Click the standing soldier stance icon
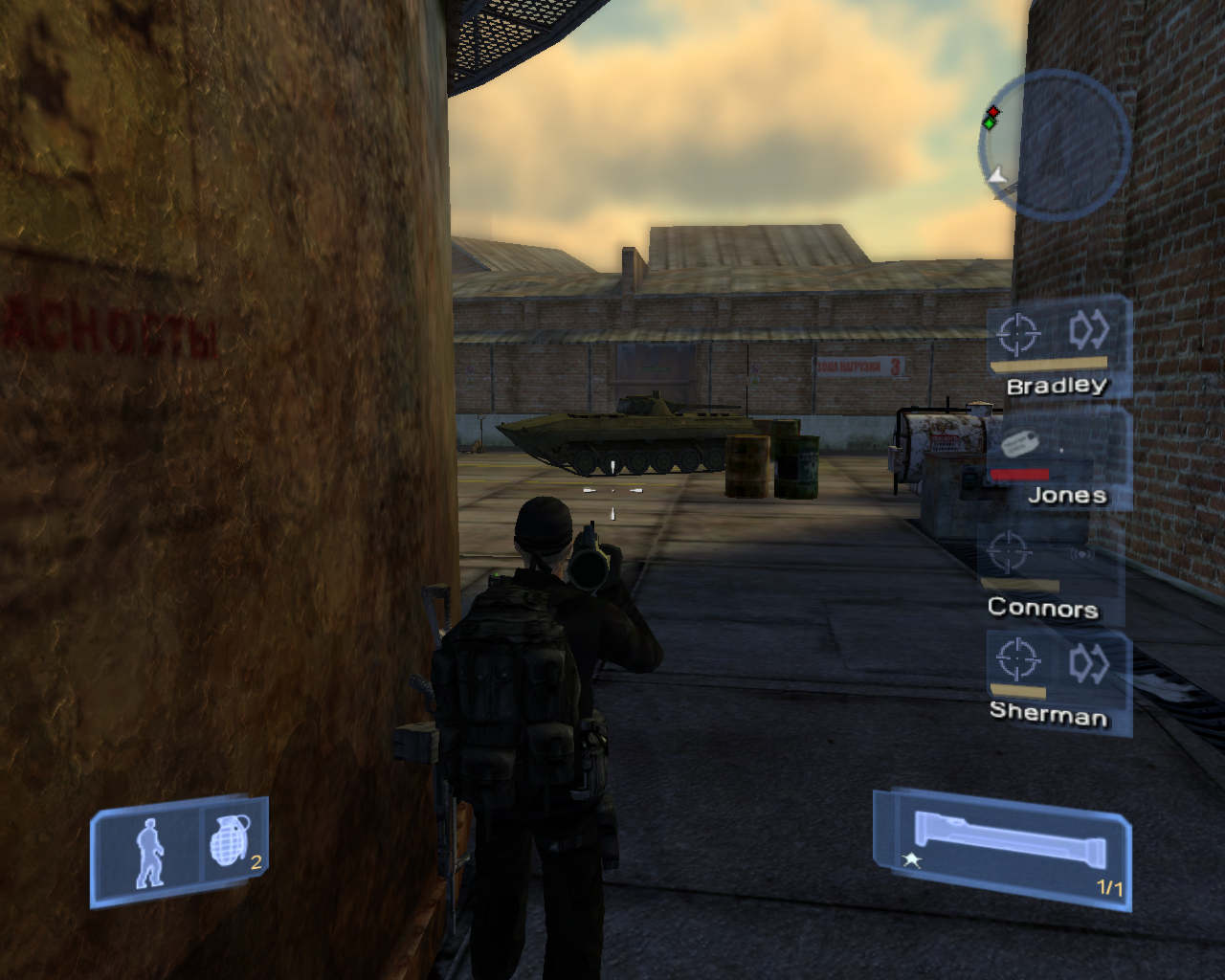This screenshot has width=1225, height=980. point(148,851)
